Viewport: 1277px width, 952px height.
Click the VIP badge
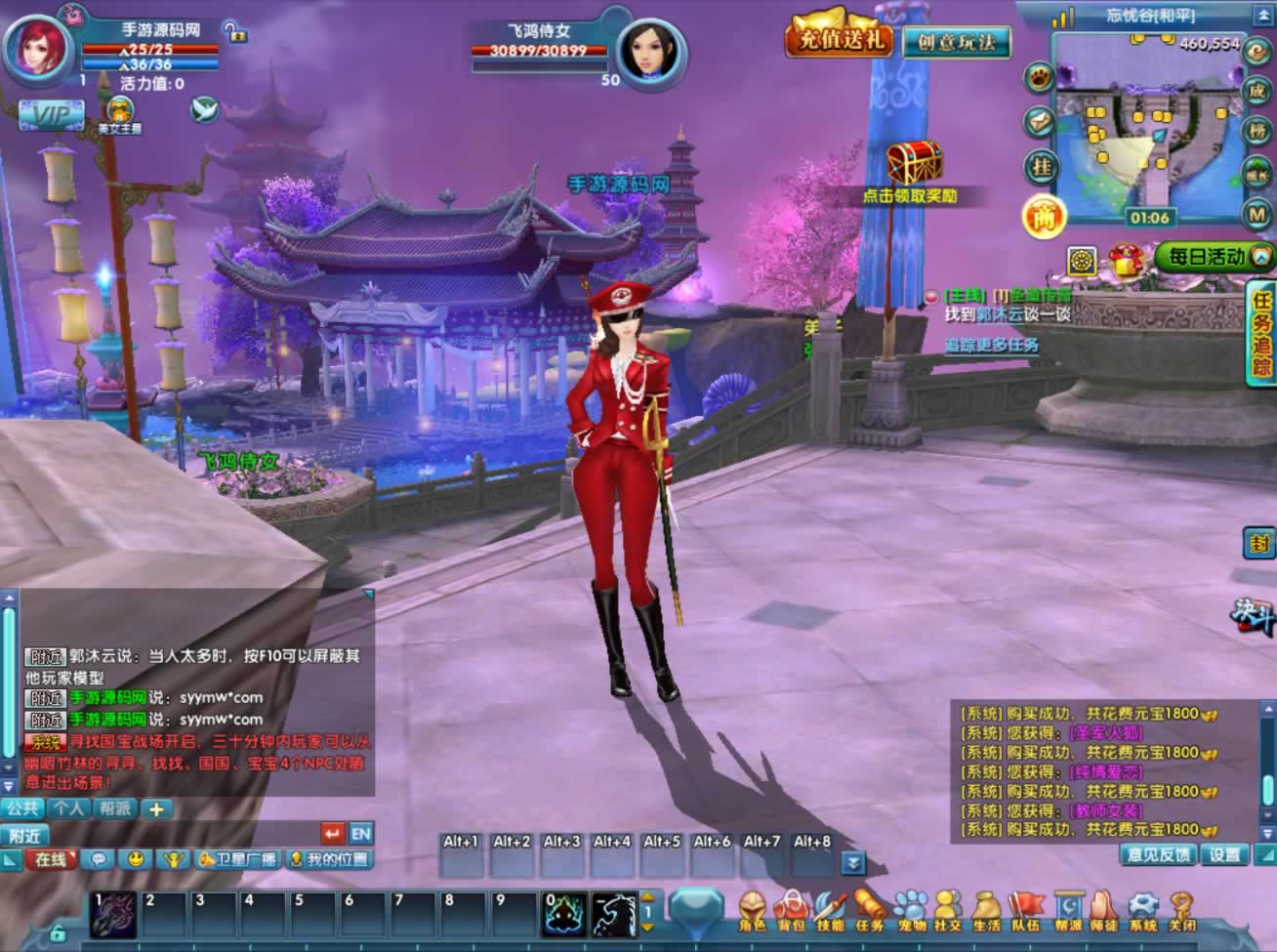click(x=51, y=115)
